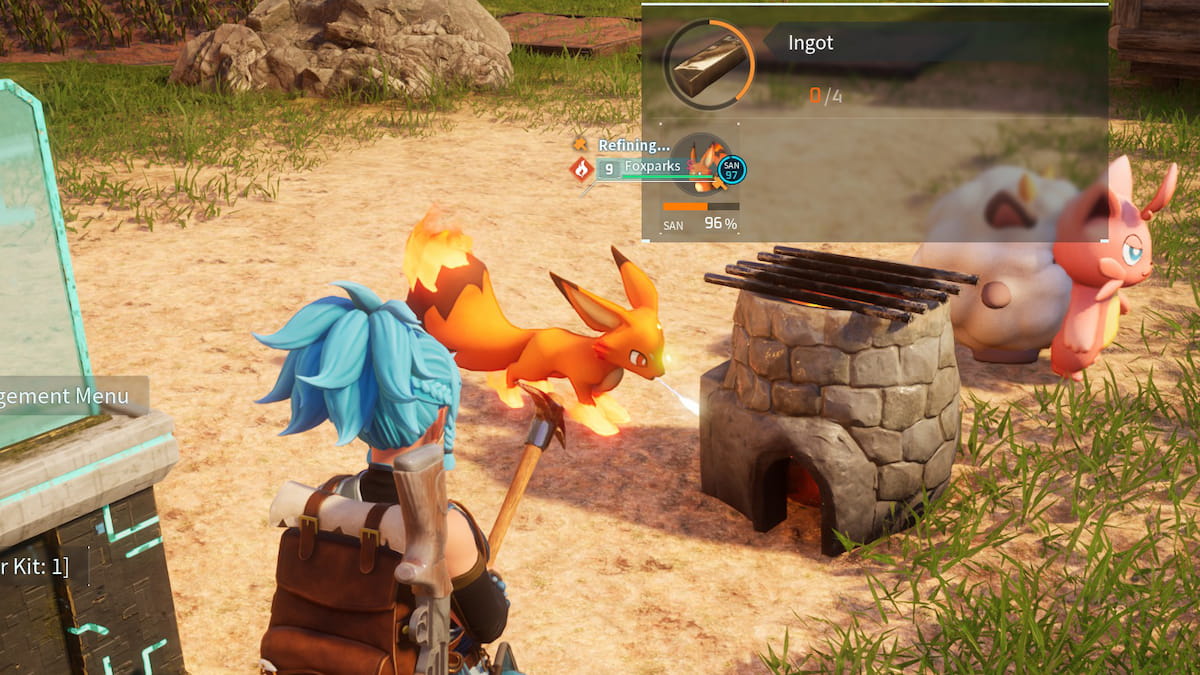Select the Ingot name label
The width and height of the screenshot is (1200, 675).
811,44
